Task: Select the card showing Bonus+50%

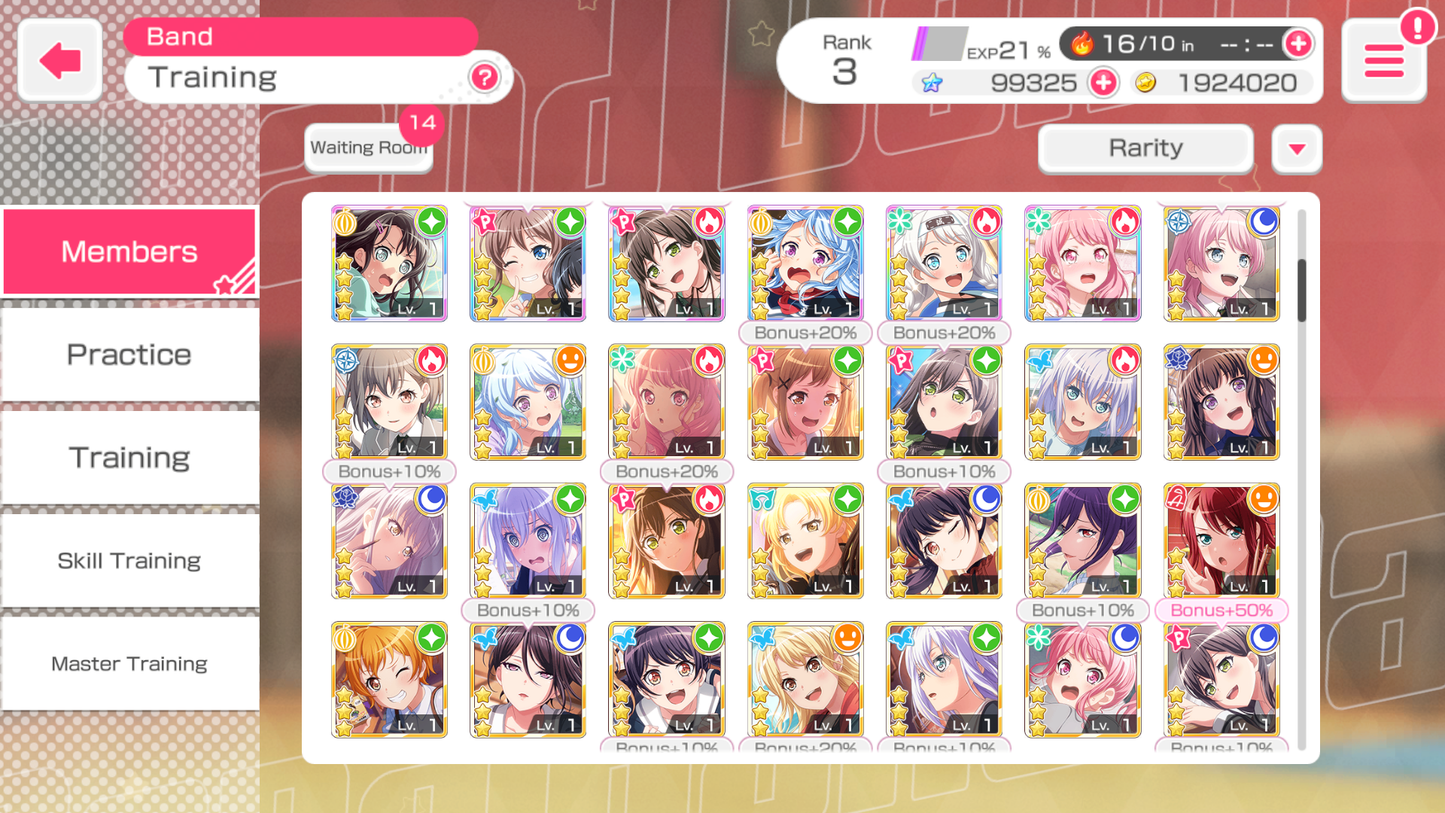Action: (x=1221, y=540)
